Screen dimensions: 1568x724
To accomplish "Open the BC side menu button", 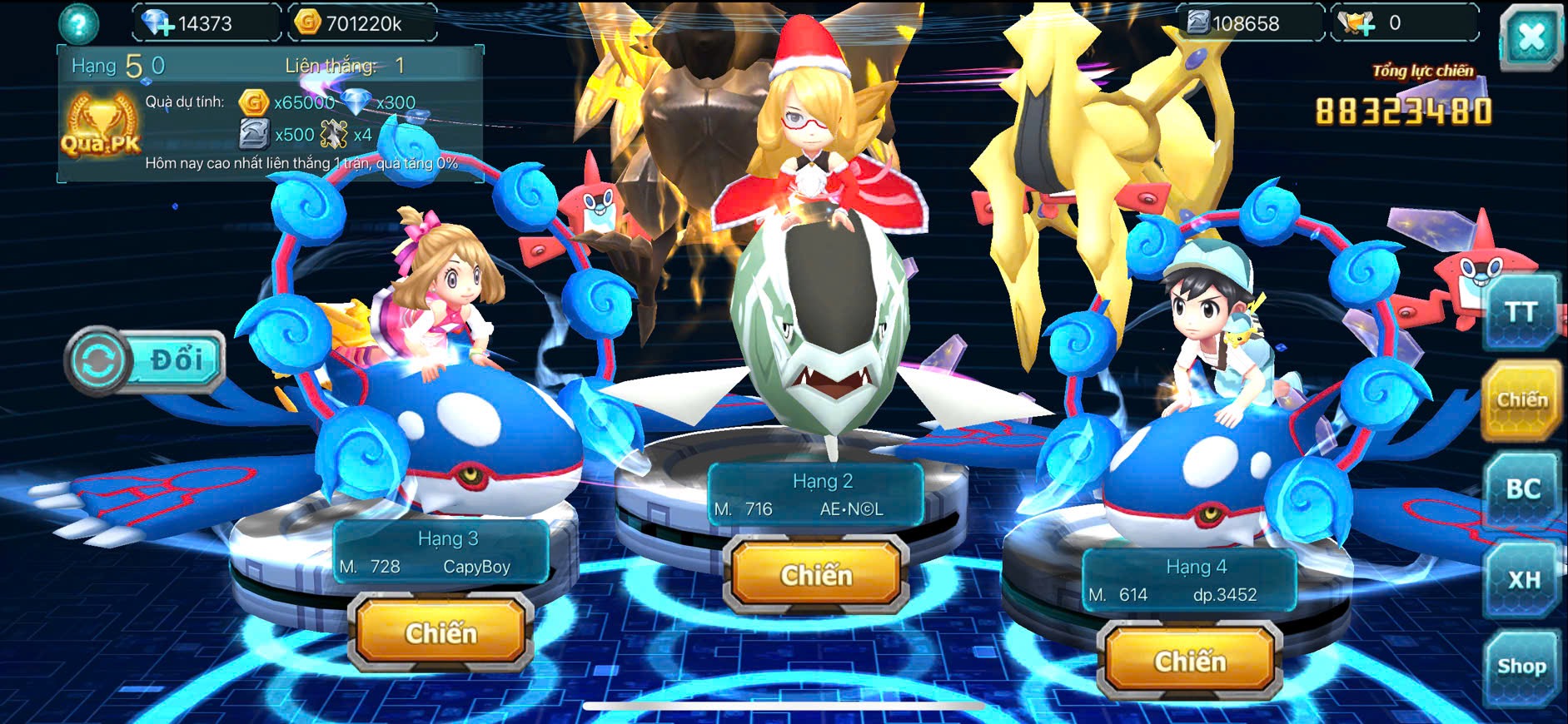I will pyautogui.click(x=1522, y=489).
